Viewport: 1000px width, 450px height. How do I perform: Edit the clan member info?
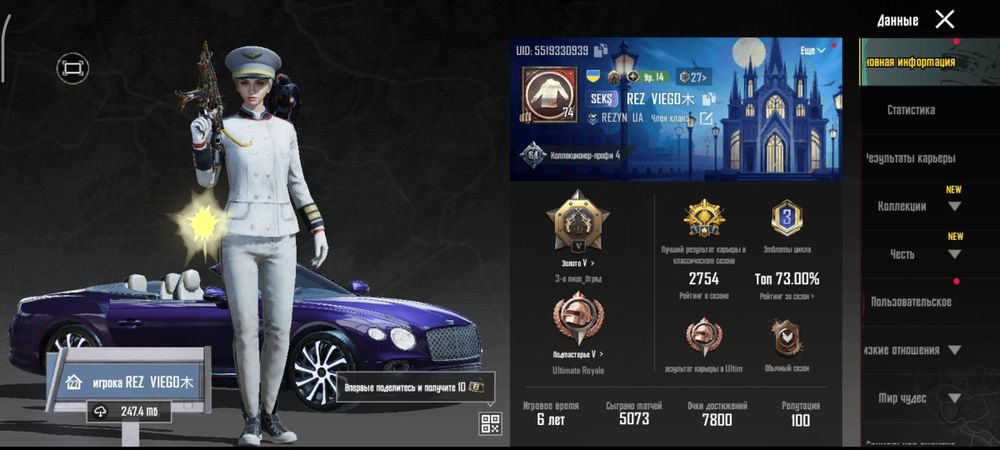pyautogui.click(x=706, y=119)
